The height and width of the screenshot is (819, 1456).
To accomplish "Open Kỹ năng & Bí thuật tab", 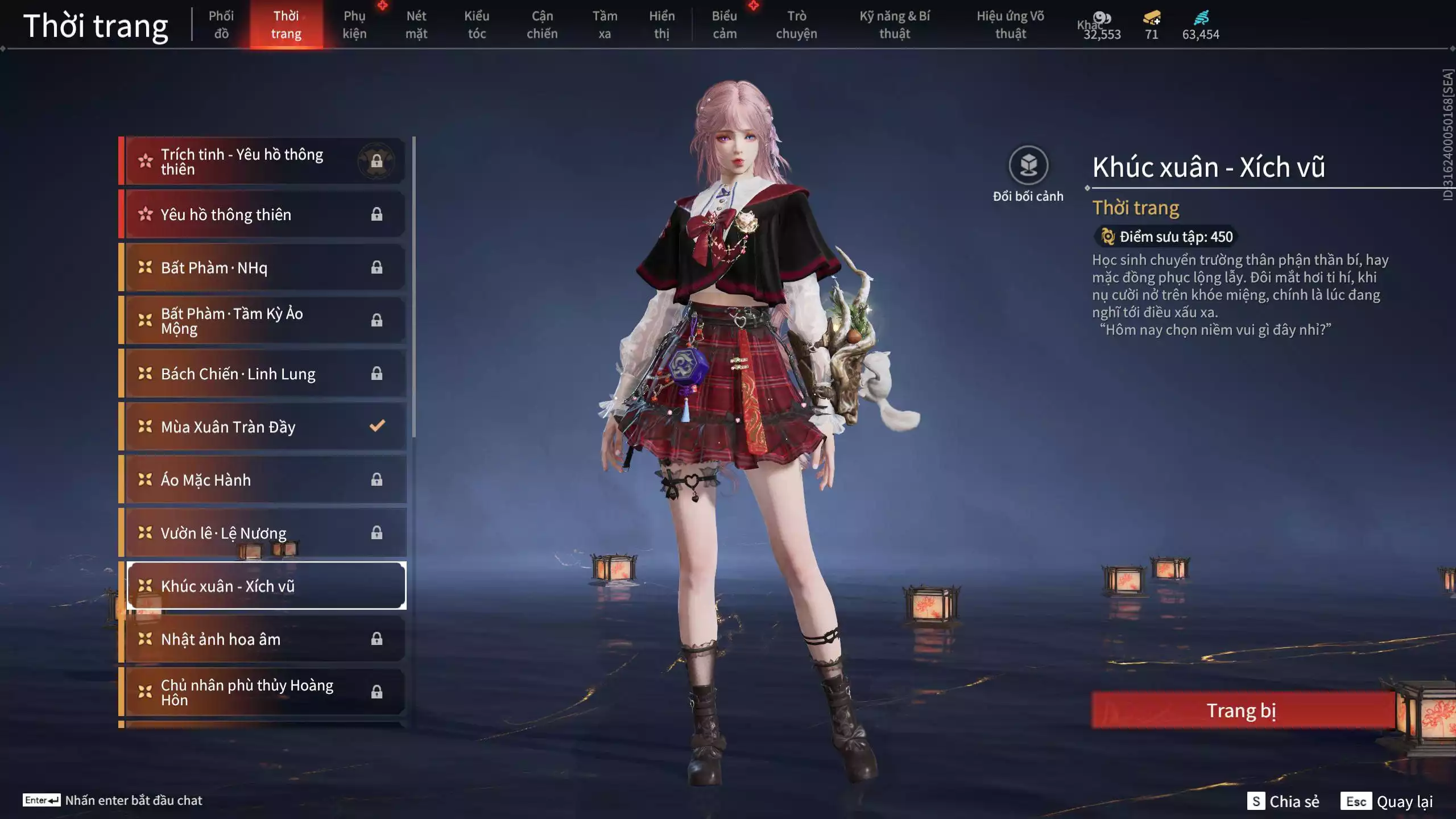I will point(895,24).
